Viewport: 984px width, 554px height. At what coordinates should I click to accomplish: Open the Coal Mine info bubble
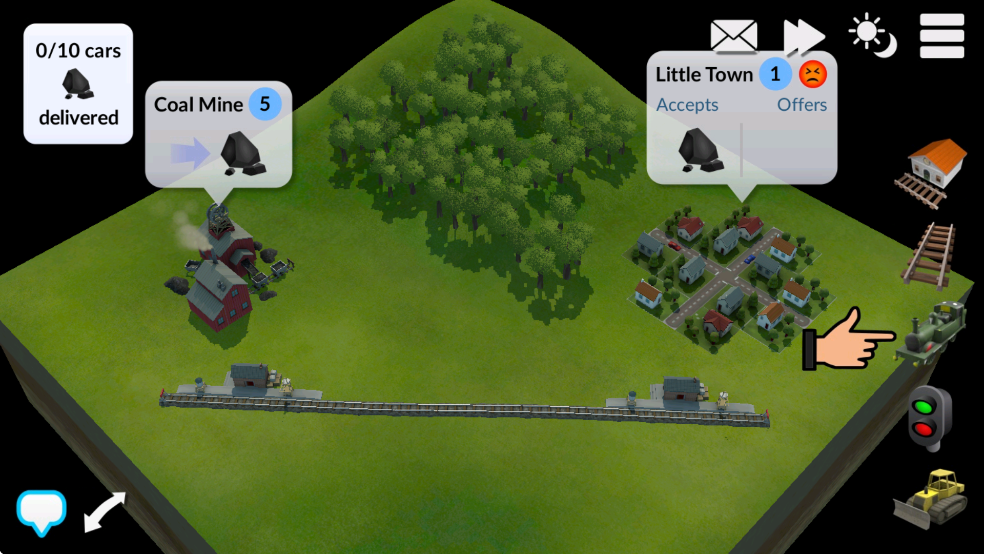tap(219, 132)
